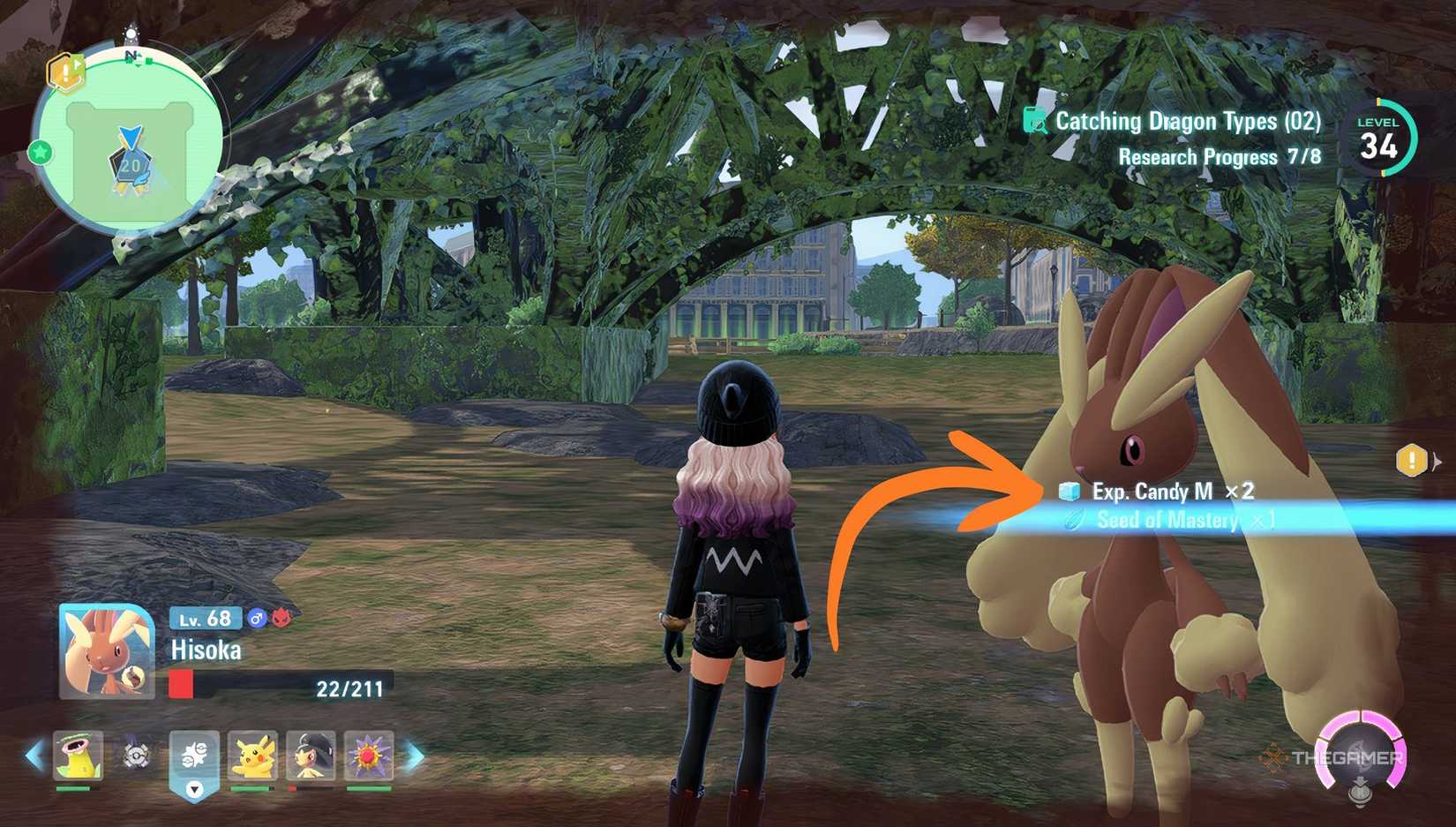Expand party details with the down chevron

coord(194,791)
